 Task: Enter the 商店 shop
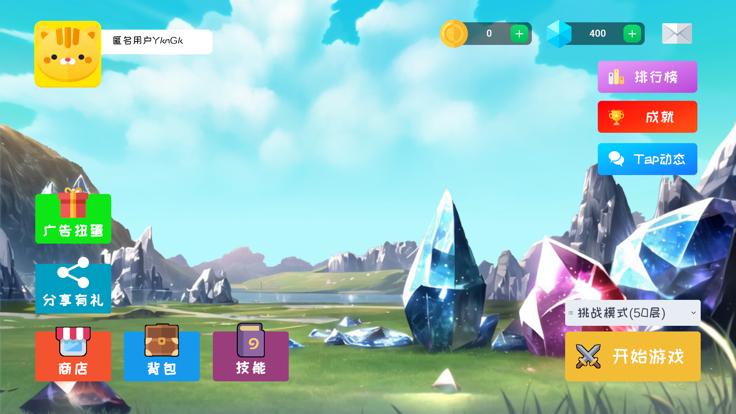[x=73, y=355]
